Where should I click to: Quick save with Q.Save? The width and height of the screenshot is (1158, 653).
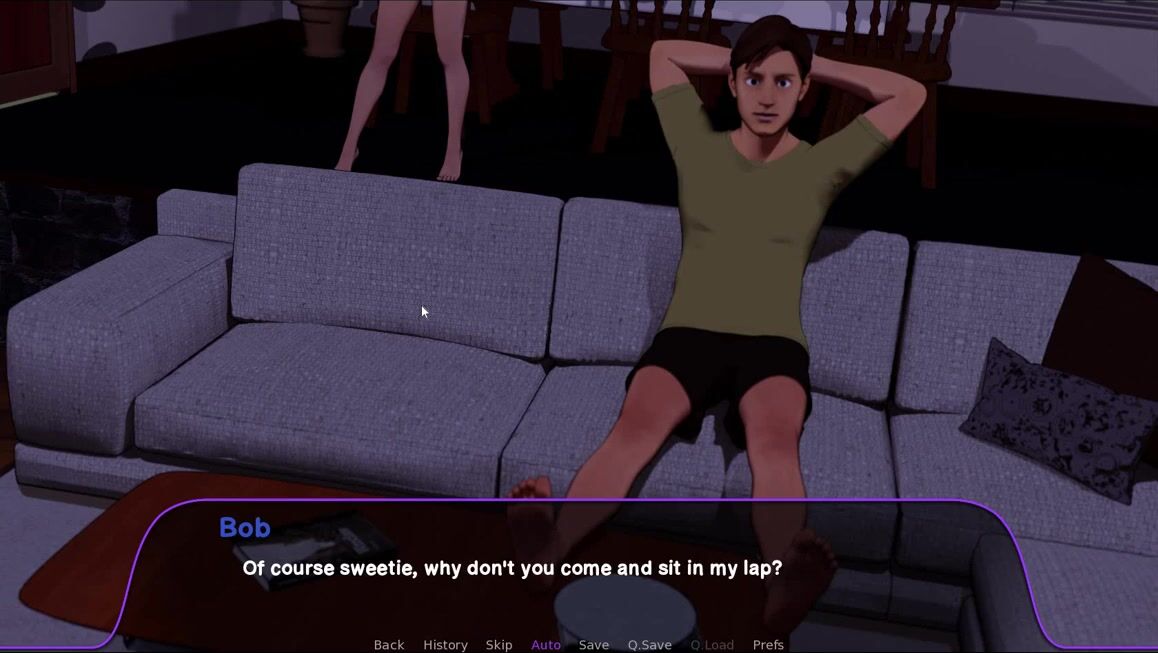click(x=650, y=645)
